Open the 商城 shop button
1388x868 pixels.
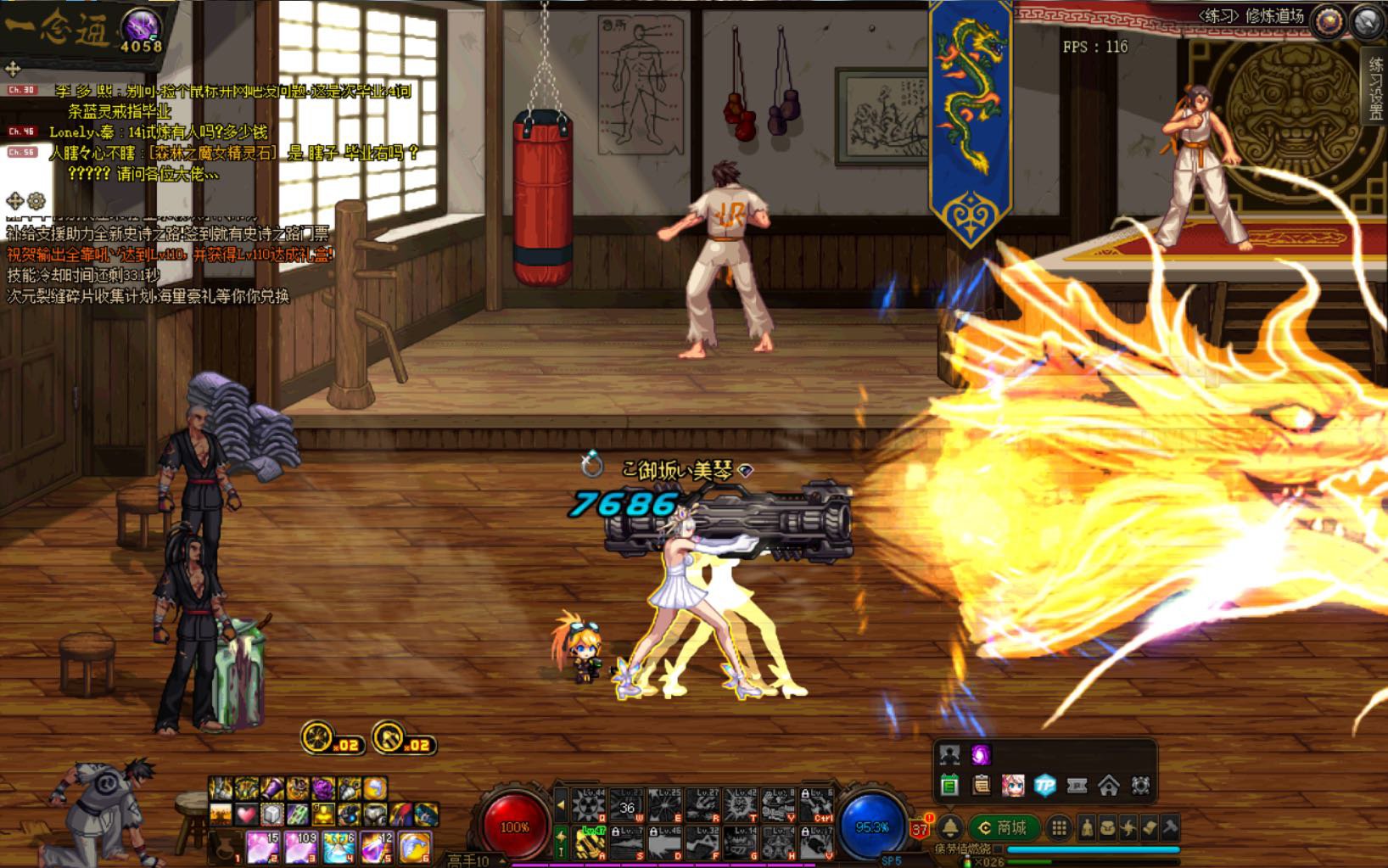pos(1003,827)
